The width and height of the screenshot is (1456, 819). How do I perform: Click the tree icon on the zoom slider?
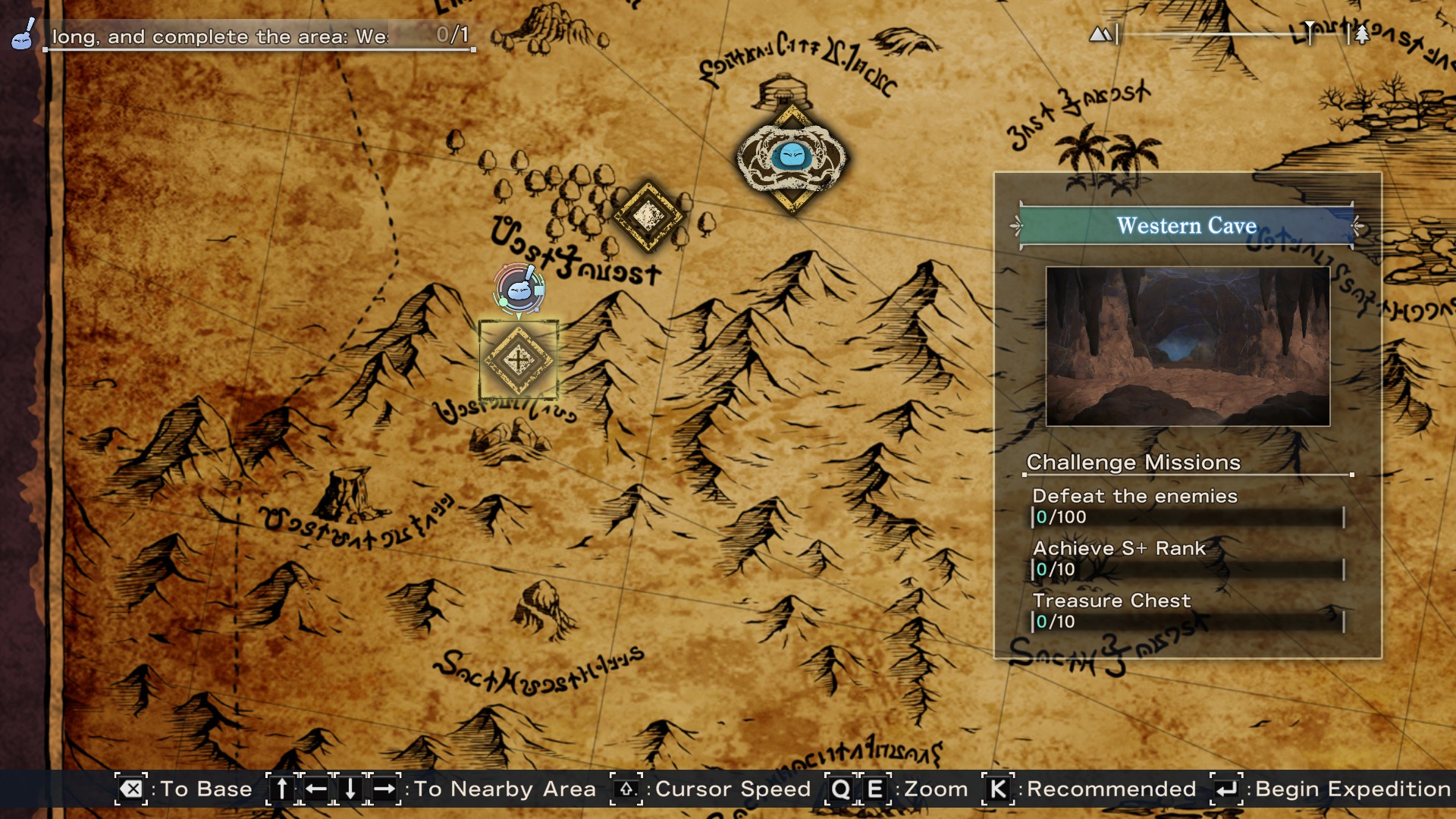(x=1362, y=35)
